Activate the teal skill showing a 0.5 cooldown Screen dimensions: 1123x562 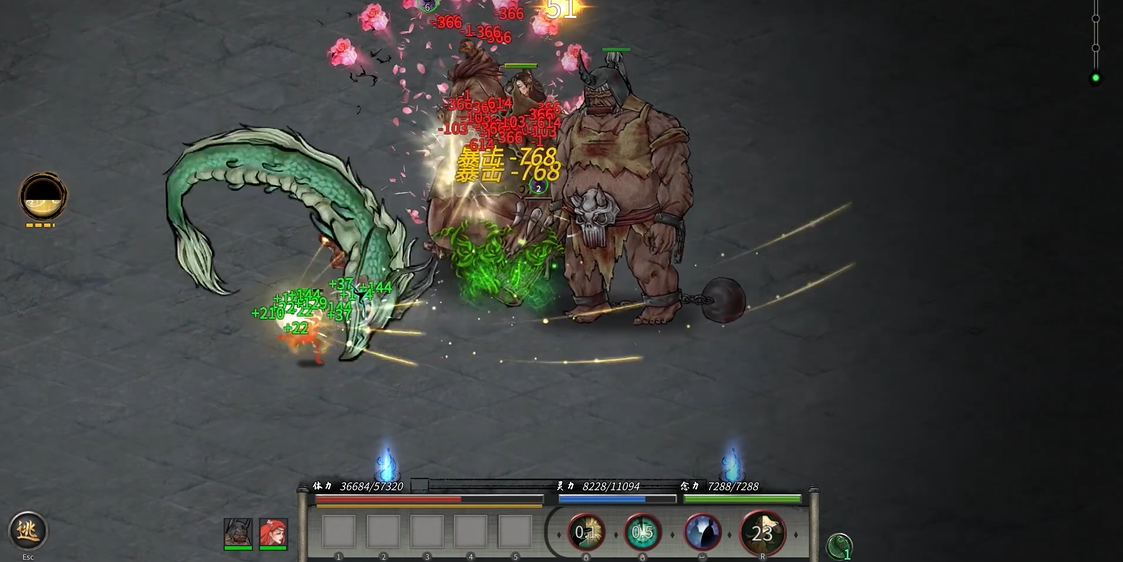click(x=643, y=532)
